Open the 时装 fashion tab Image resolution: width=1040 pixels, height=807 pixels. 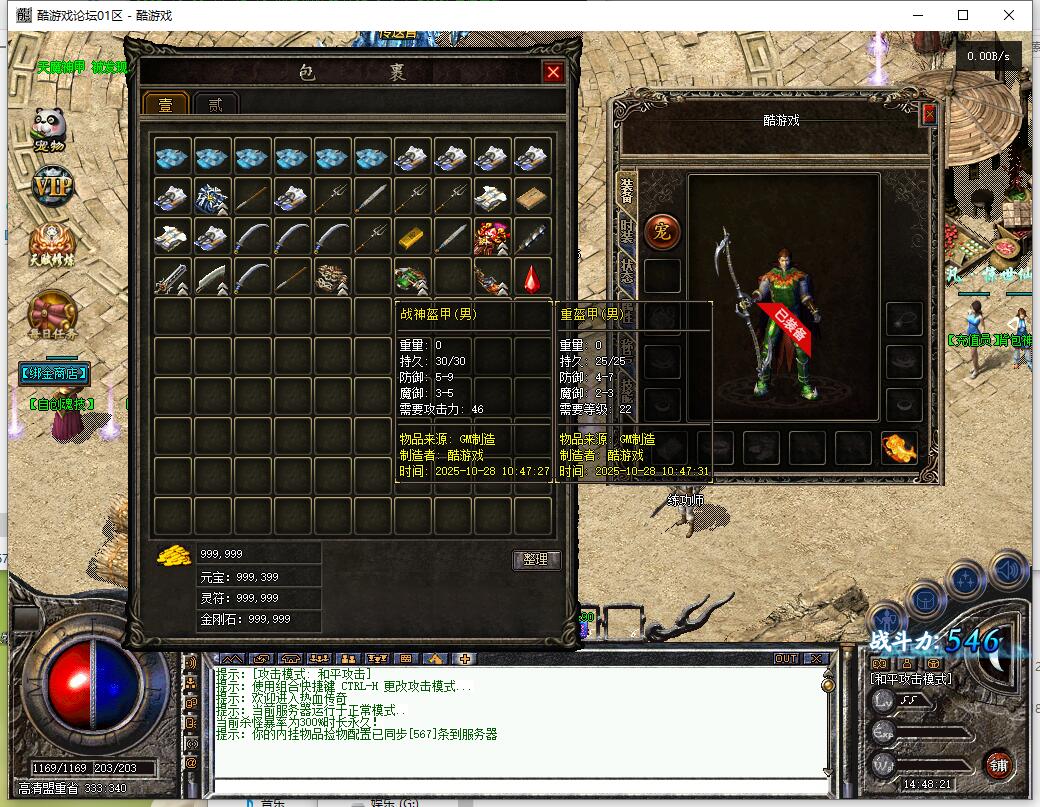[x=627, y=233]
